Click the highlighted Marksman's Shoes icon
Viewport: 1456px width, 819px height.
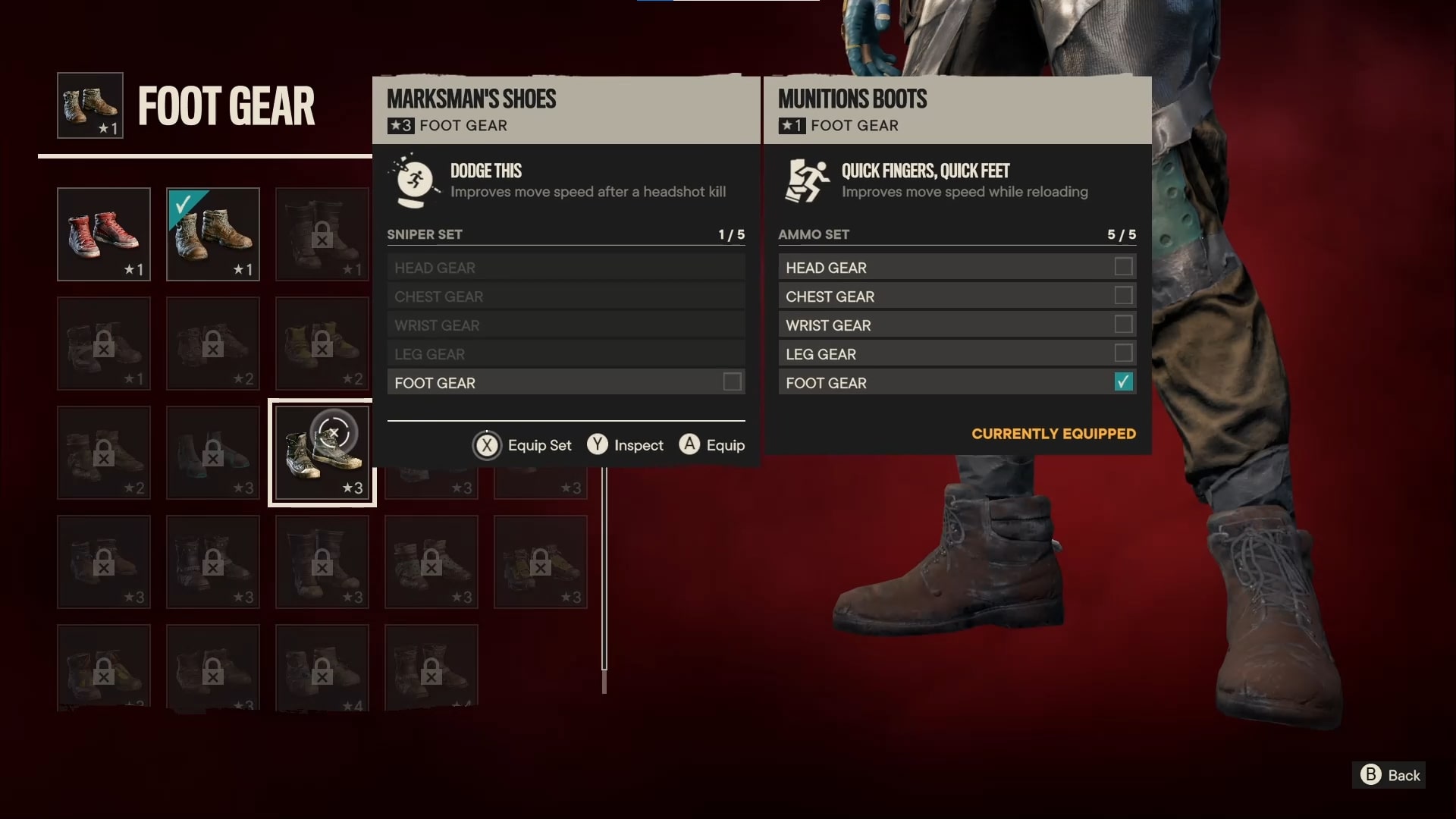point(322,453)
